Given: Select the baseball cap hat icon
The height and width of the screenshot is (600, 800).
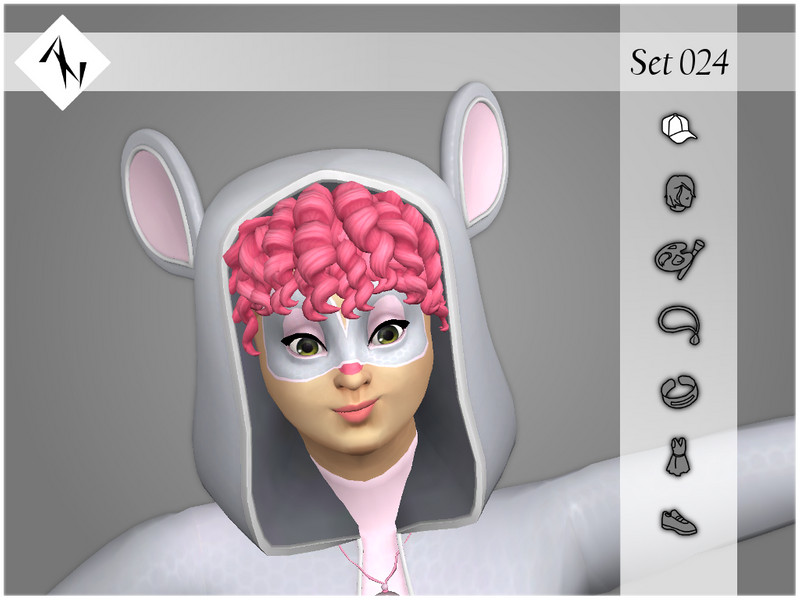Looking at the screenshot, I should click(678, 128).
